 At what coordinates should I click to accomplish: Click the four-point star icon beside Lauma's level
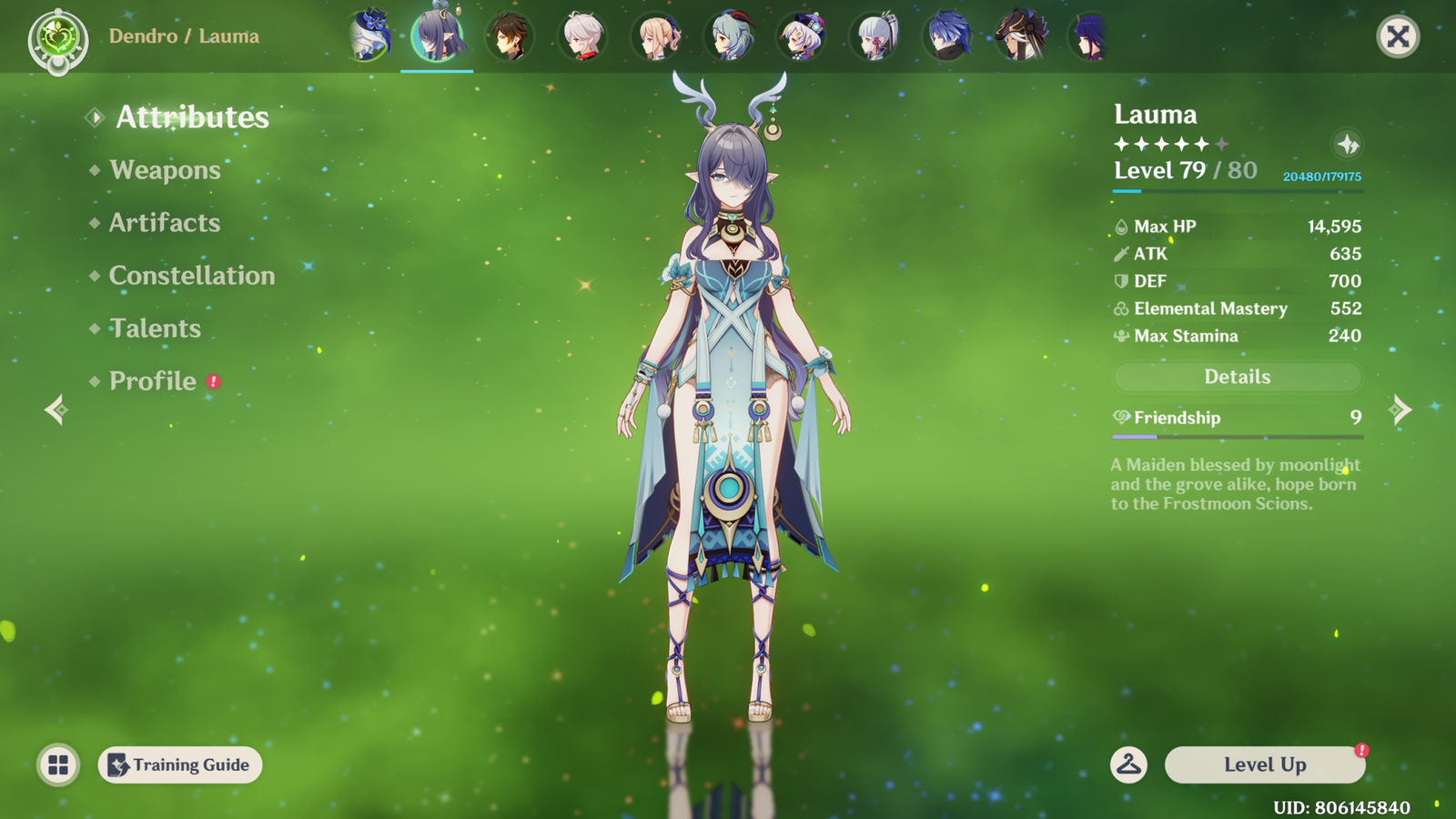point(1348,144)
